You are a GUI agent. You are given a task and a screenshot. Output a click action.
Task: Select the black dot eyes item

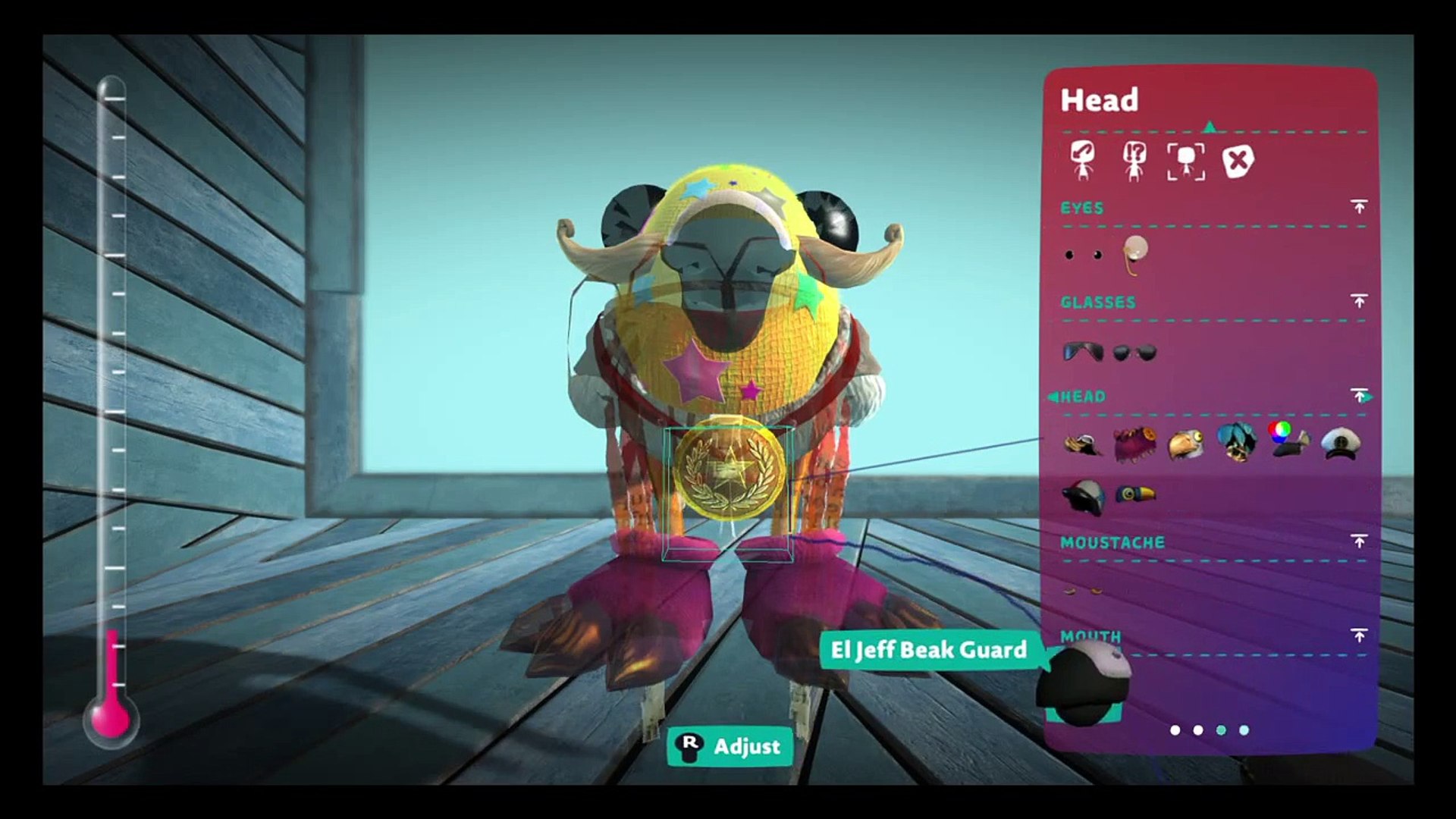pos(1083,255)
